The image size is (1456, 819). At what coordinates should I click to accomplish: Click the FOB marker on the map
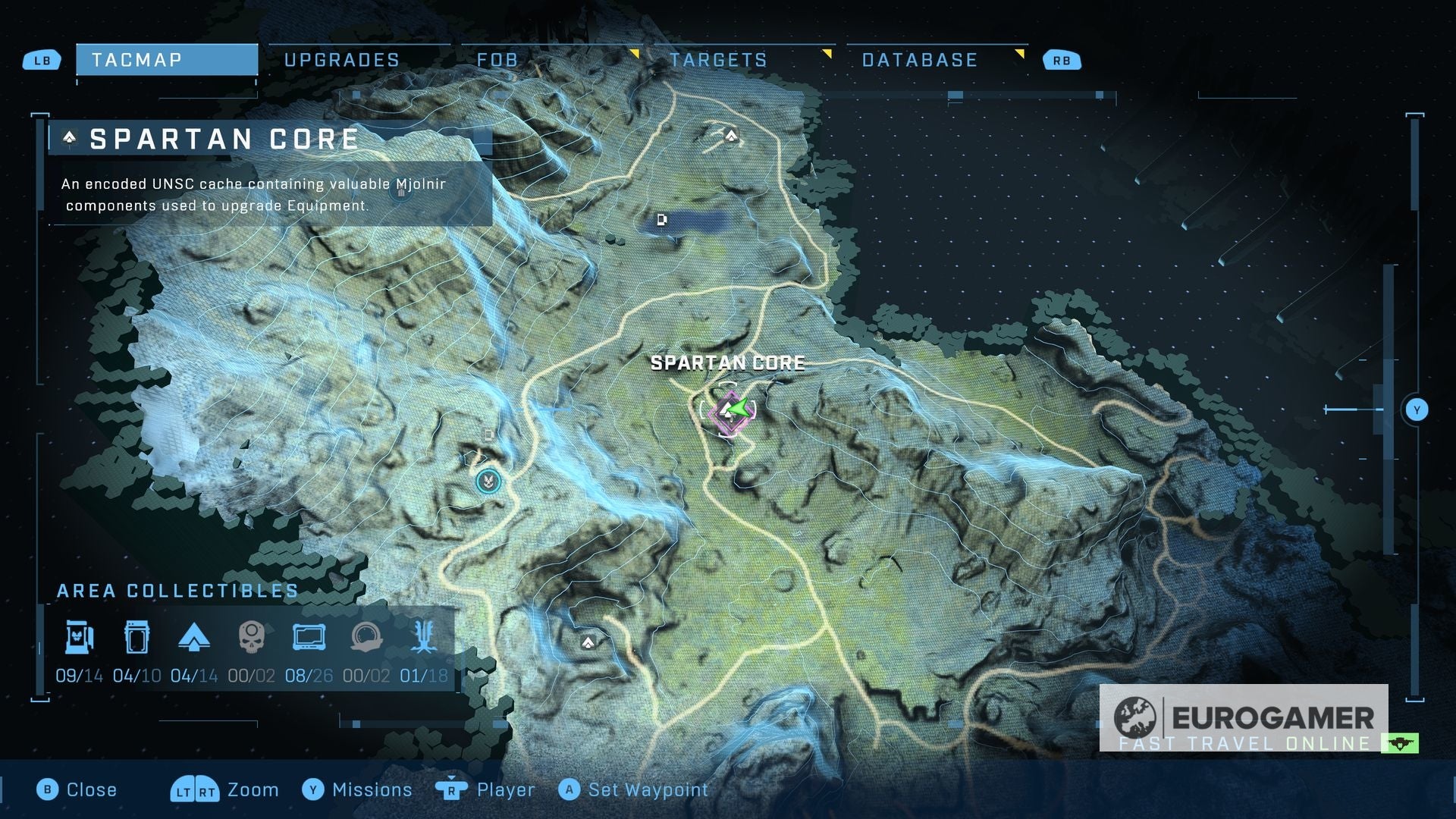coord(488,482)
